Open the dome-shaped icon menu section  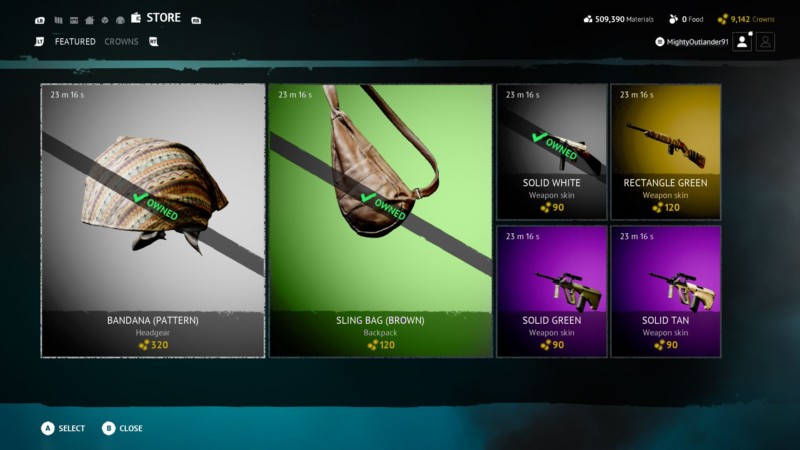(120, 20)
